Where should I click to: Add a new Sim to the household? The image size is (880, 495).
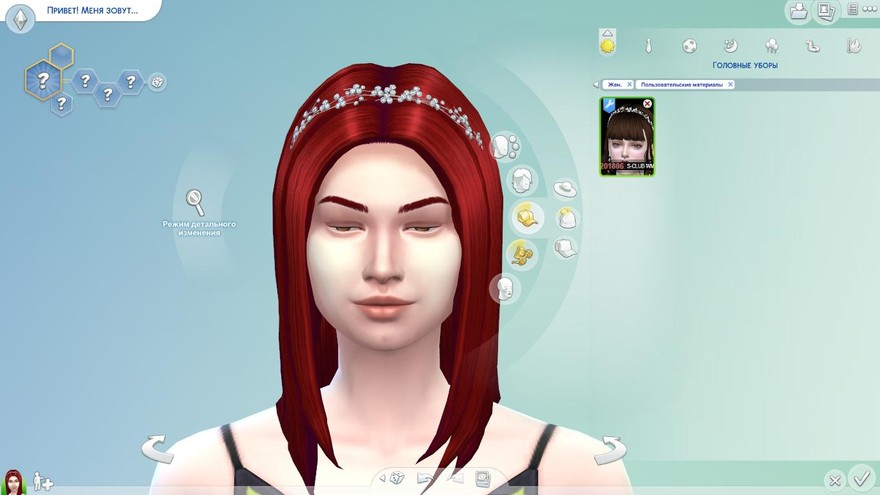point(43,481)
